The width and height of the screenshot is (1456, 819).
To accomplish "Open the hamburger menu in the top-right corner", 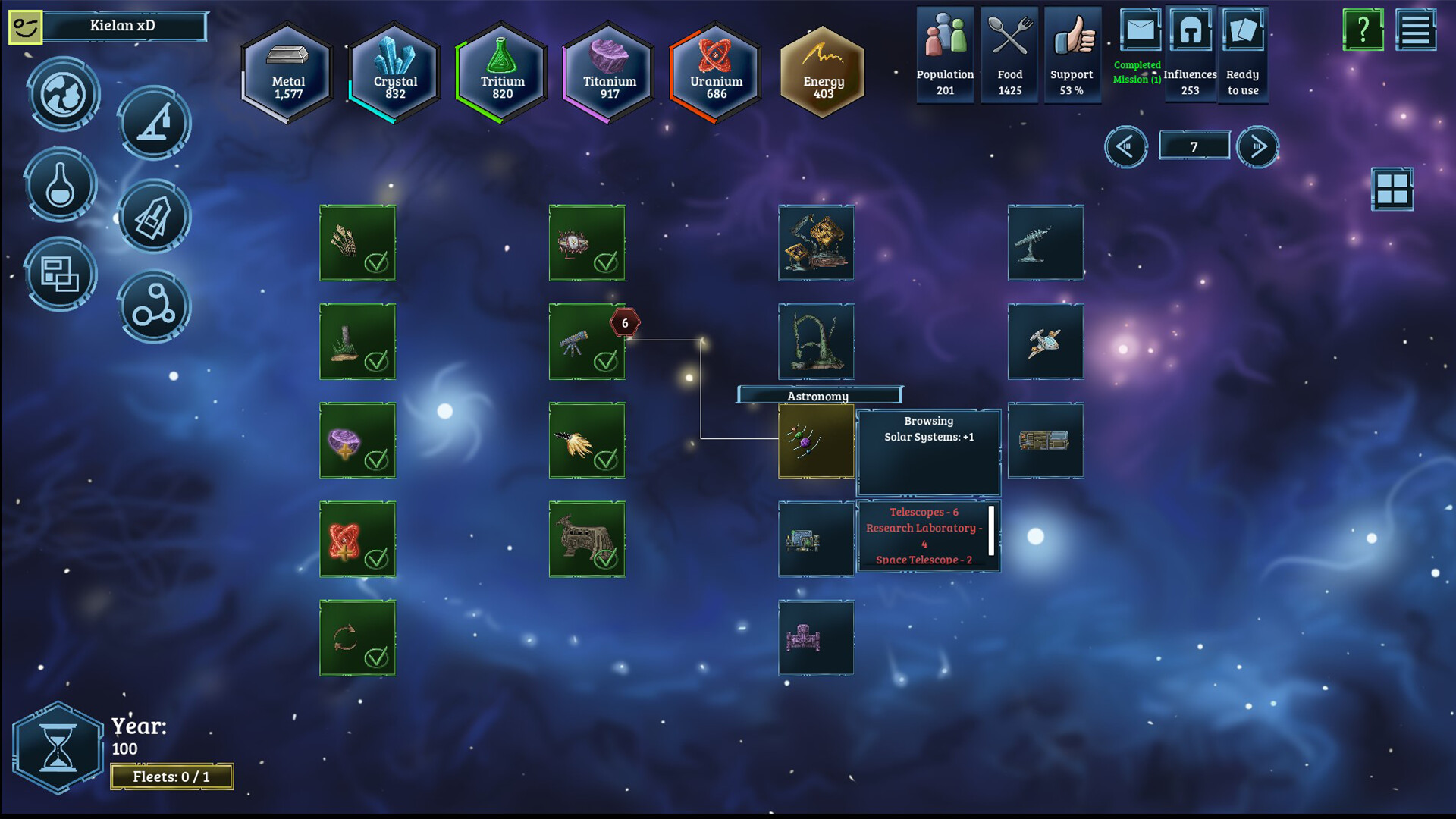I will tap(1415, 30).
